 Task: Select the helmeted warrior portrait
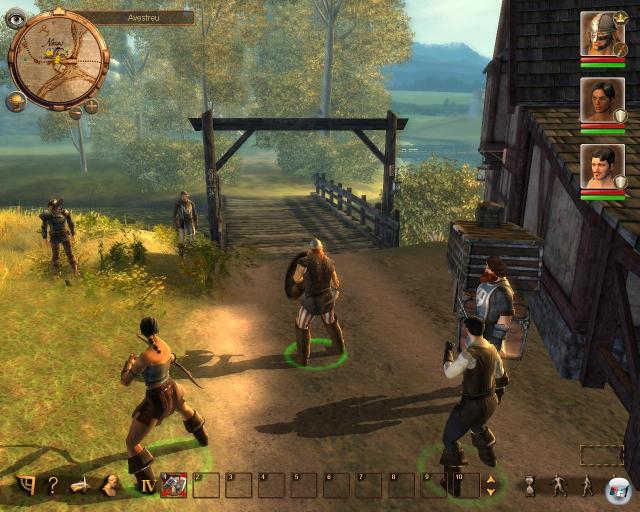602,34
